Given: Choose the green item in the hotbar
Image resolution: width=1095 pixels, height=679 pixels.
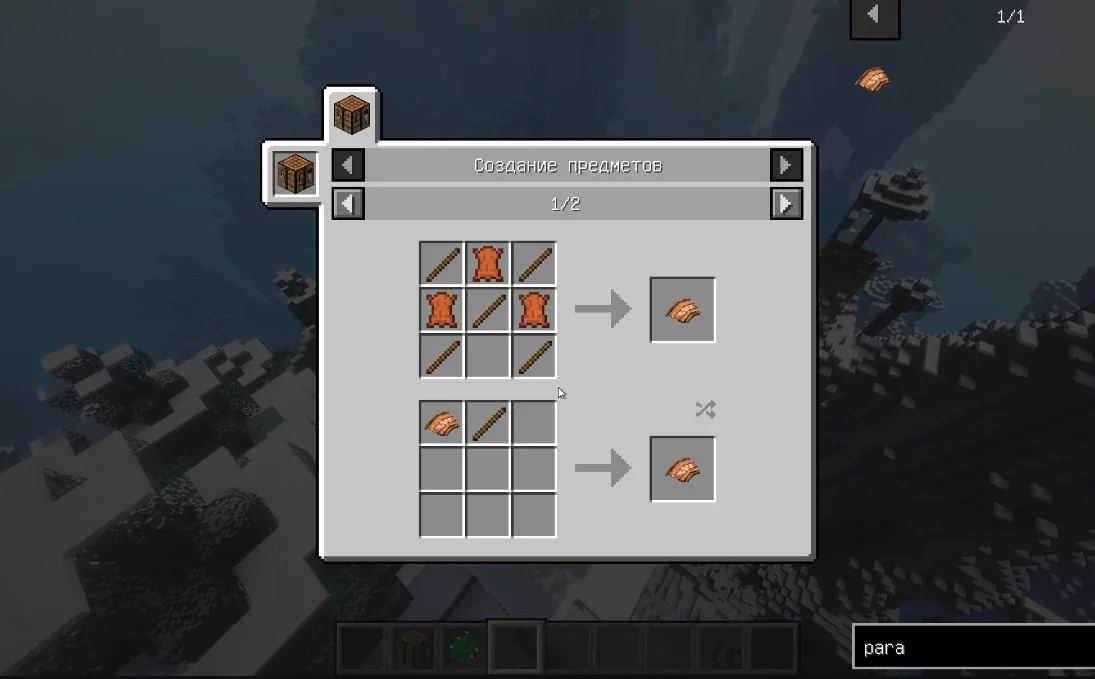Looking at the screenshot, I should (463, 647).
